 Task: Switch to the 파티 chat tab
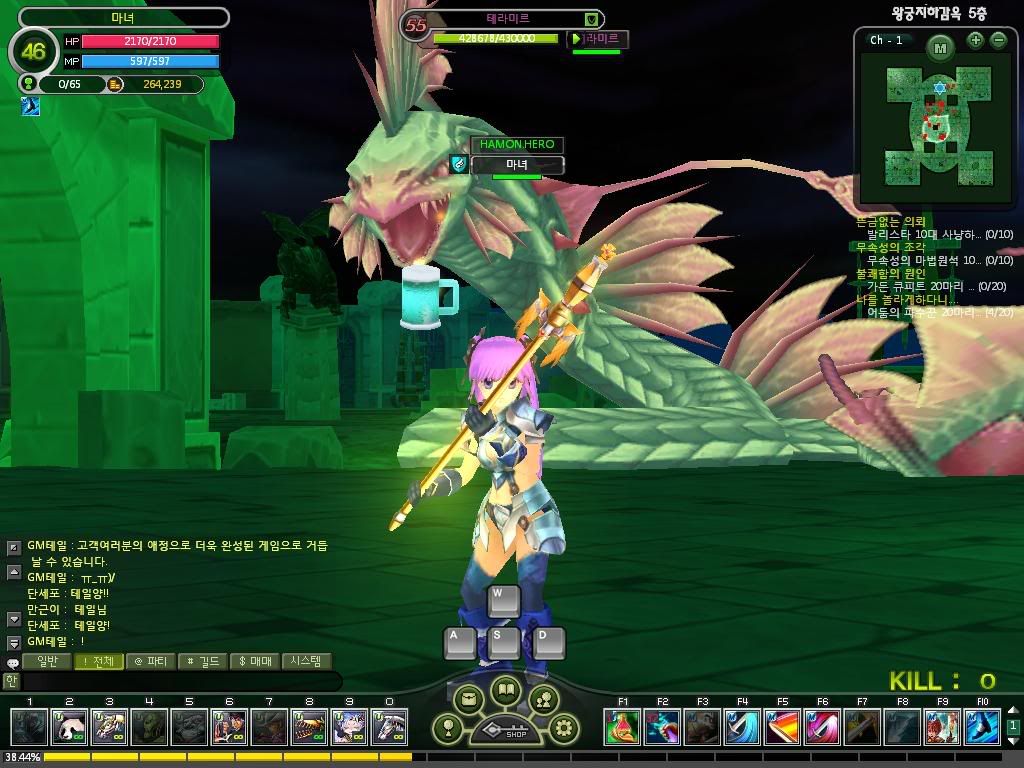pyautogui.click(x=151, y=661)
